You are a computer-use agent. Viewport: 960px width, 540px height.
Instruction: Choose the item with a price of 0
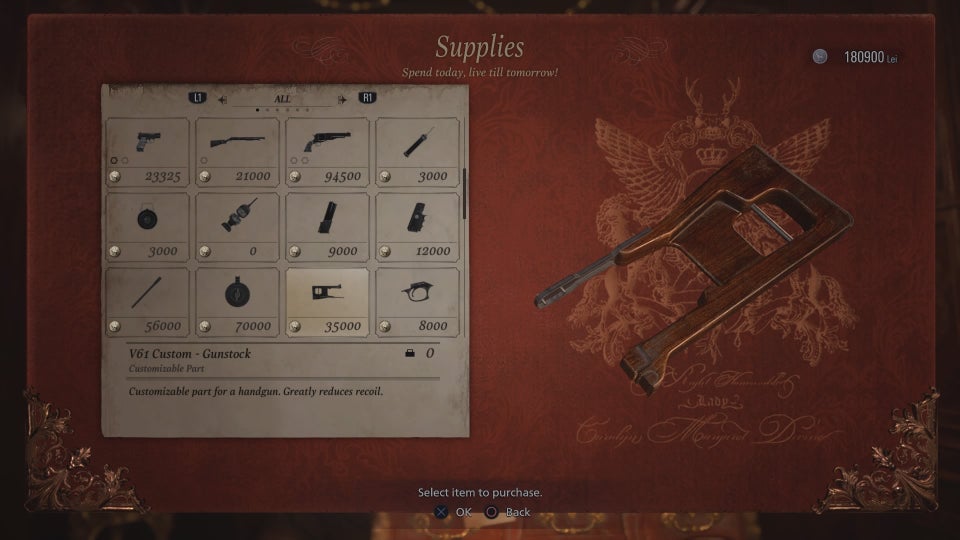click(x=237, y=226)
